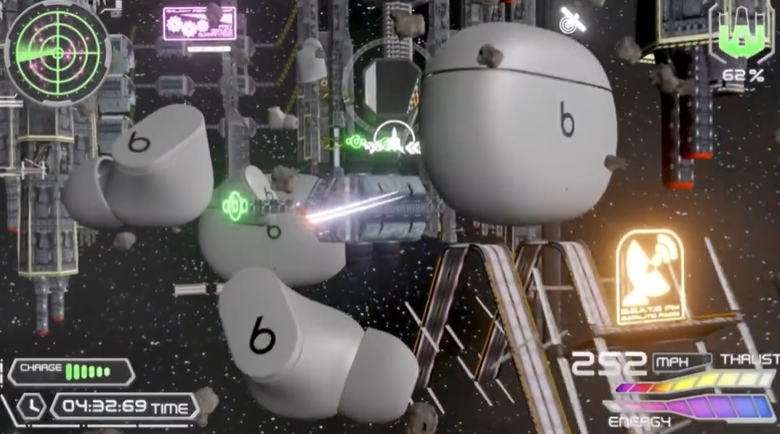Click the white satellite icon
Viewport: 780px width, 434px height.
(573, 18)
